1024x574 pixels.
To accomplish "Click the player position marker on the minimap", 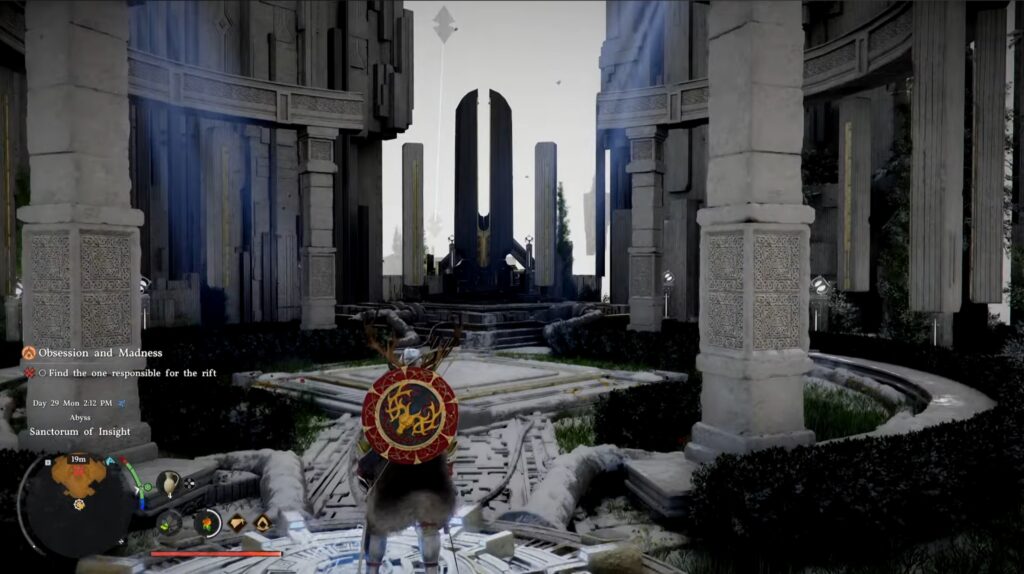I will [x=78, y=504].
